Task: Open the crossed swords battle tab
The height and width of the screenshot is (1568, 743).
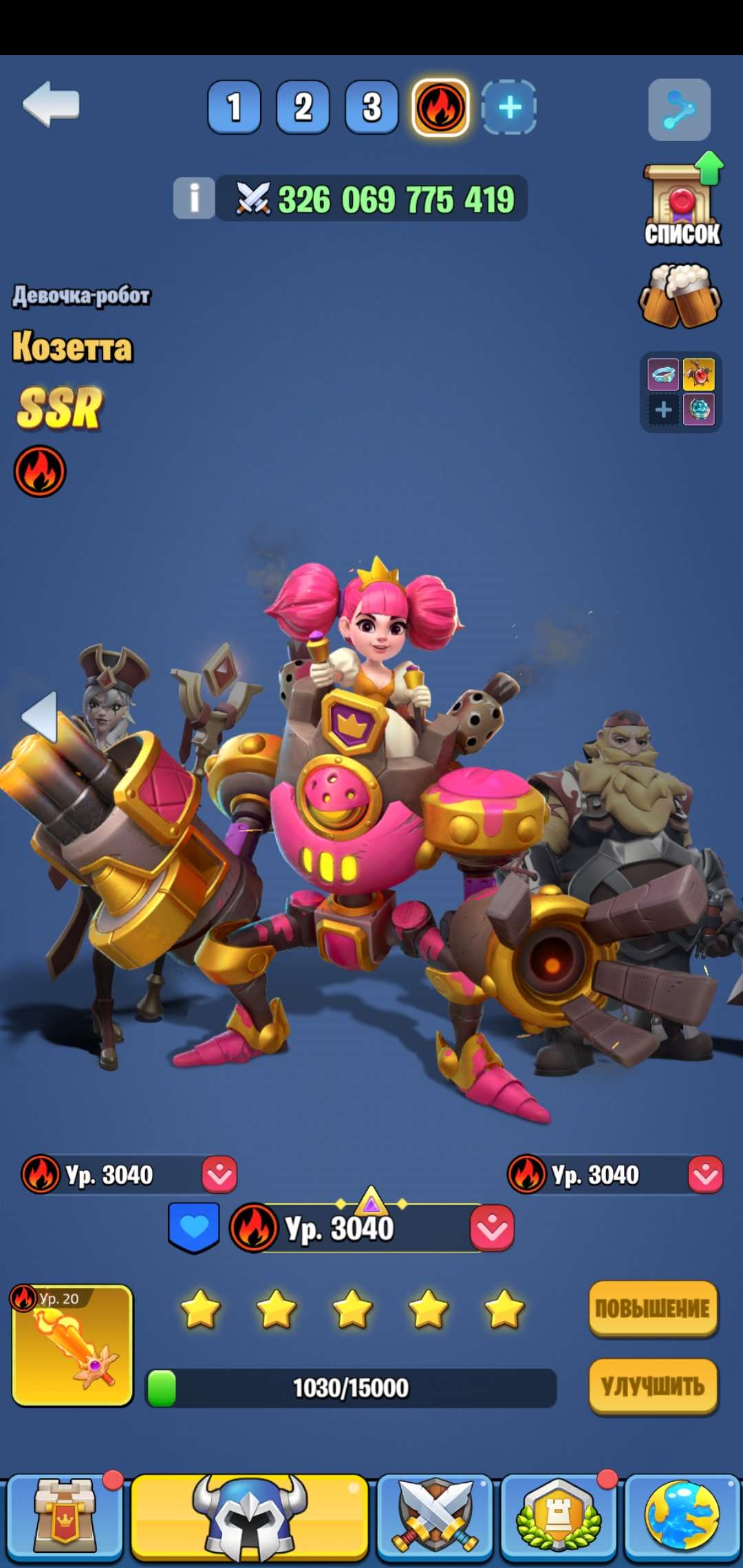Action: (435, 1517)
